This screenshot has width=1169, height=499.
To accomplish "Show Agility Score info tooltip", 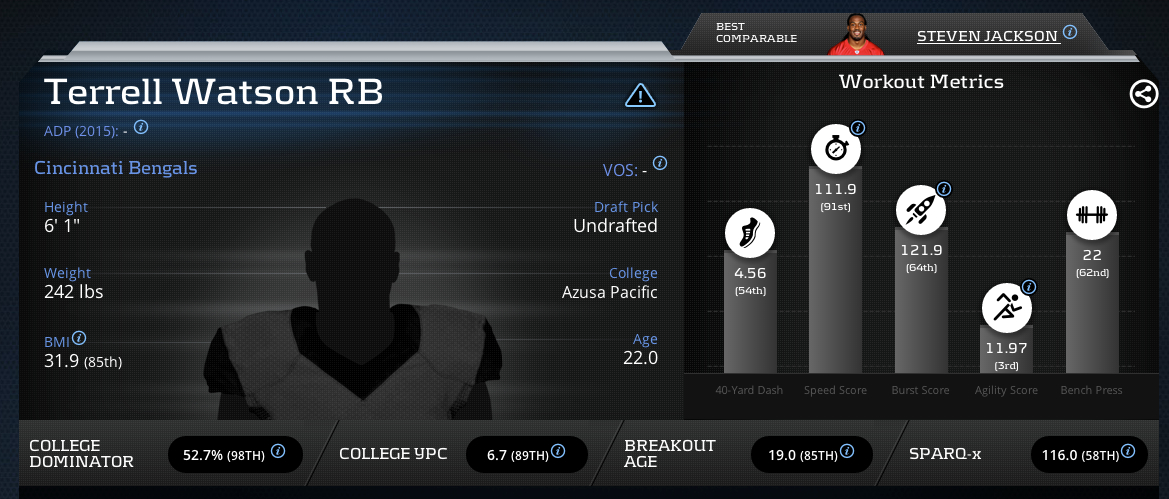I will [1028, 287].
